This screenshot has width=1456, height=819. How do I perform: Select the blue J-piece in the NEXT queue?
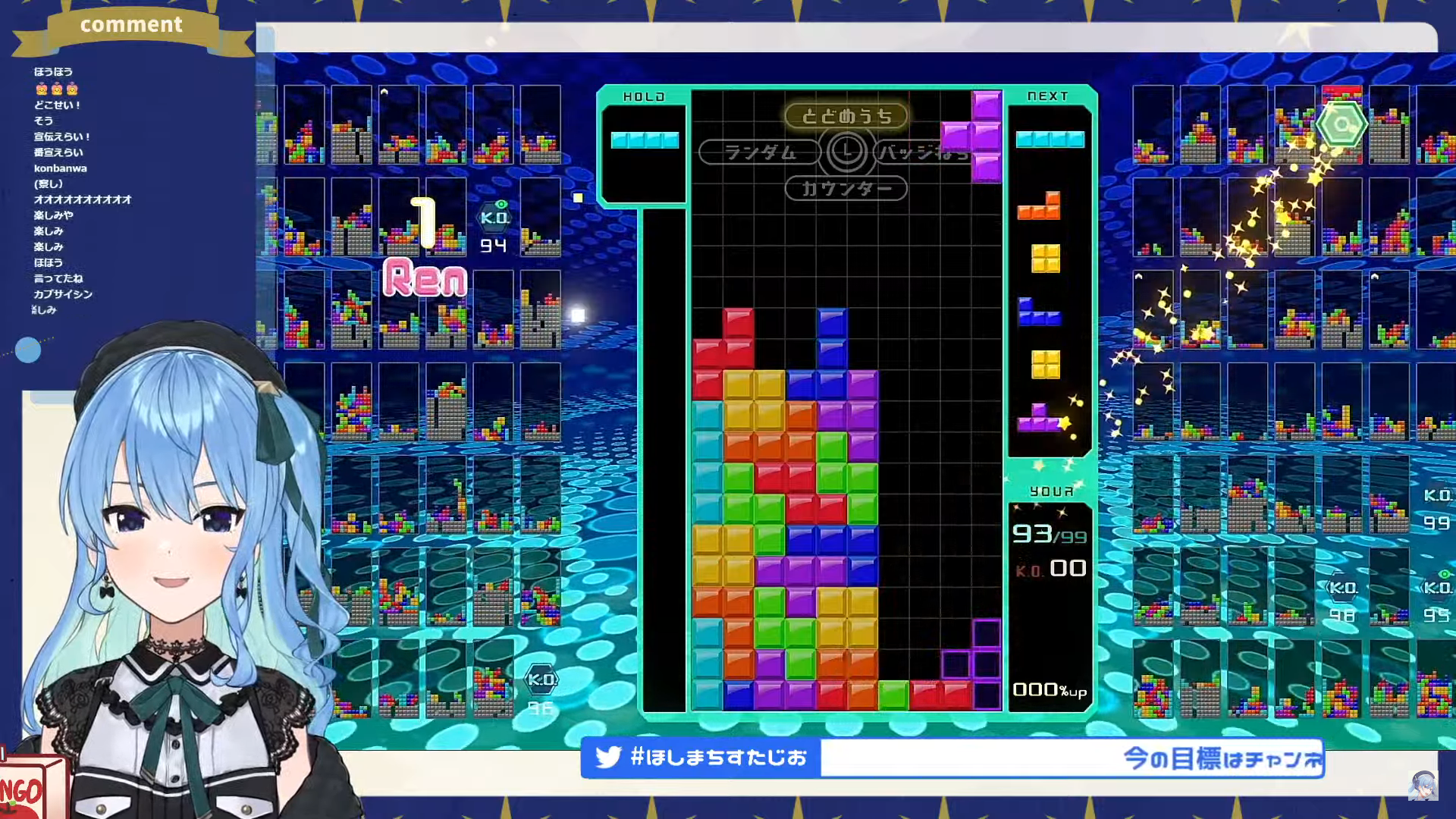click(1038, 312)
